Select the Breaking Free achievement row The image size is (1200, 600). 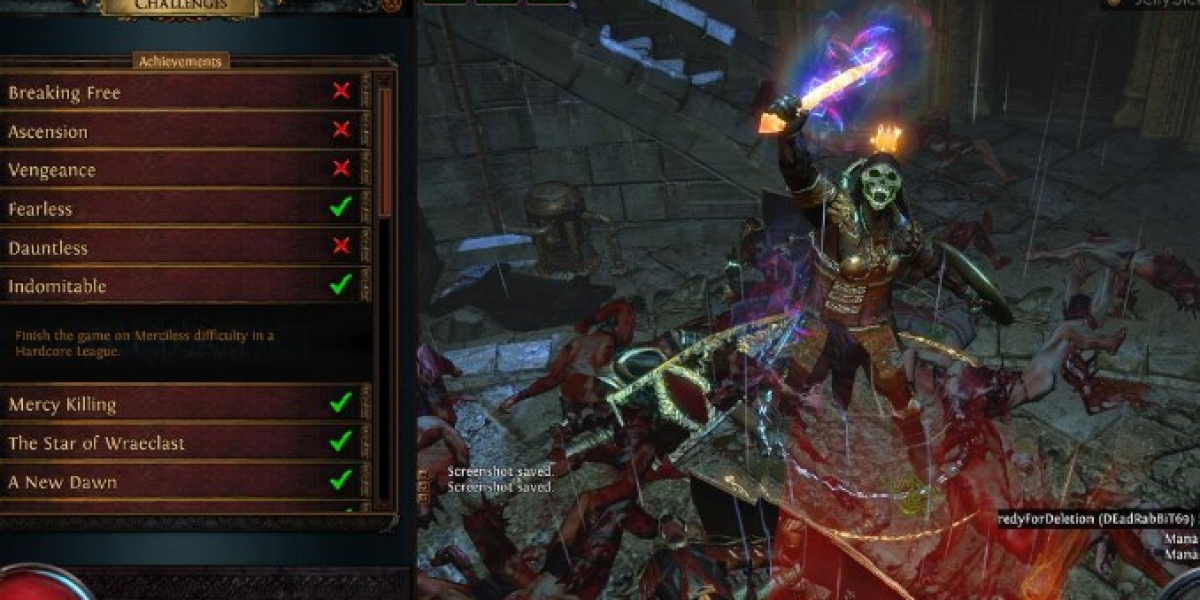tap(180, 92)
